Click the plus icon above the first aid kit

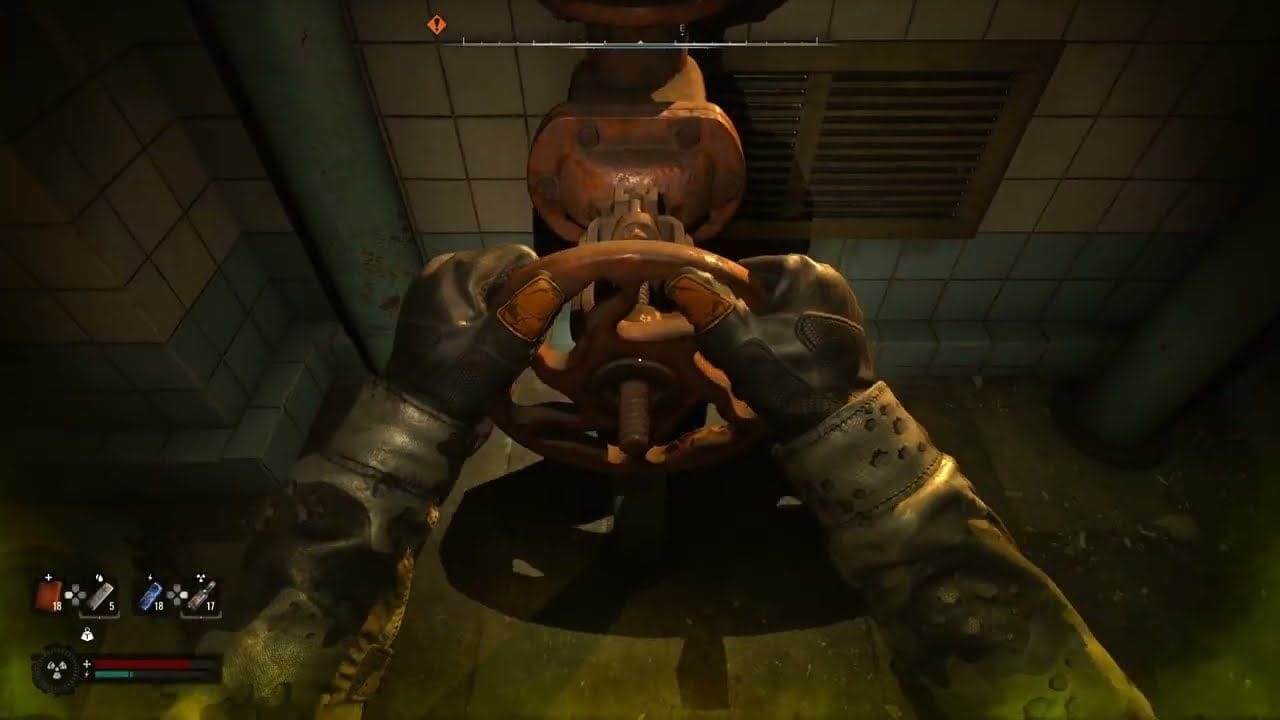tap(48, 576)
